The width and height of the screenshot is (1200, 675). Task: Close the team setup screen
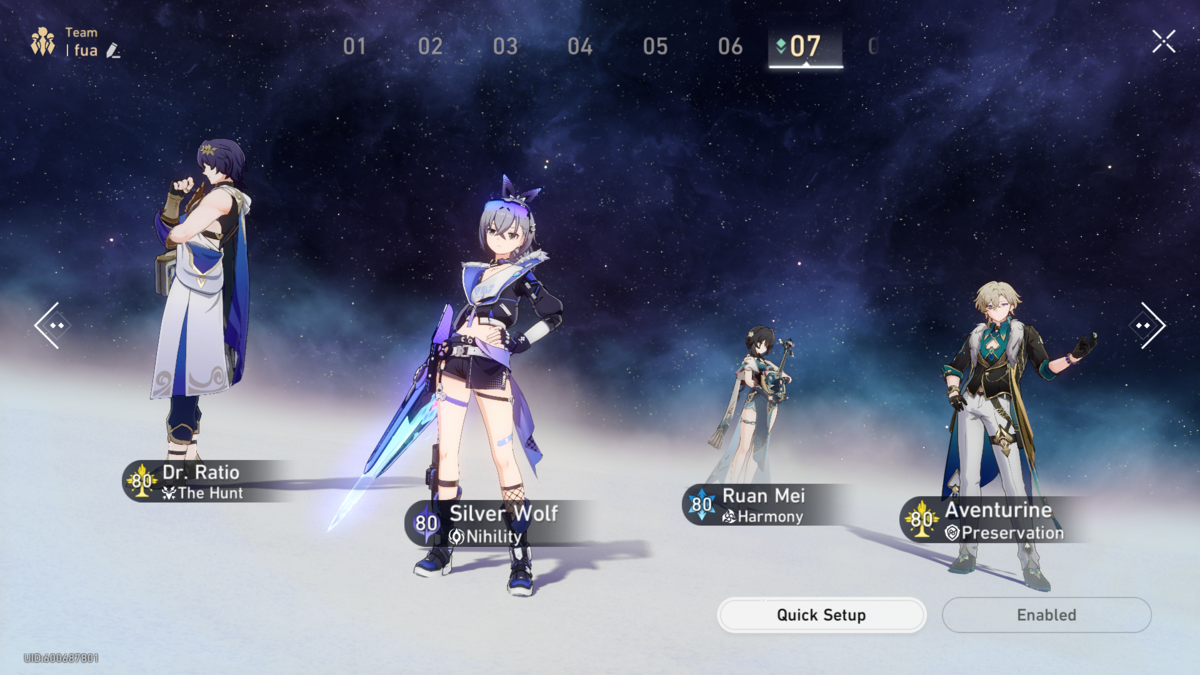tap(1163, 41)
